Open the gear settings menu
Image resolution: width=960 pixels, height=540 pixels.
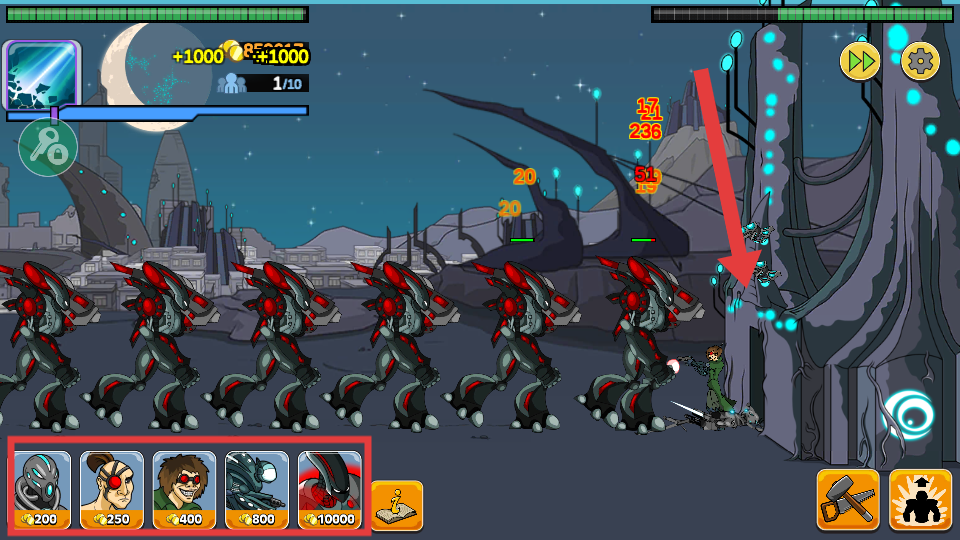pos(920,61)
